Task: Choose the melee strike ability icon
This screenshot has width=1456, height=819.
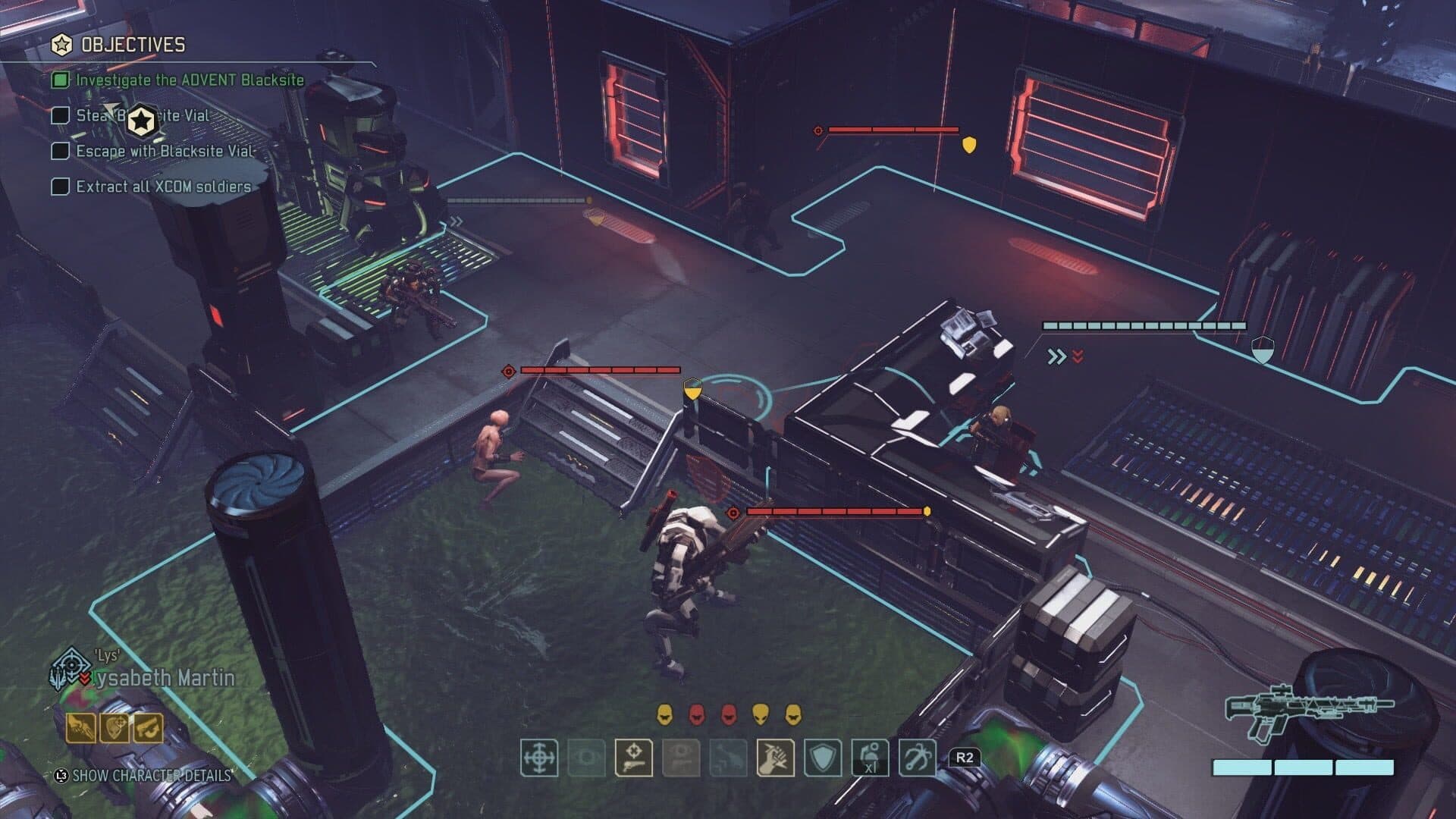Action: tap(776, 758)
